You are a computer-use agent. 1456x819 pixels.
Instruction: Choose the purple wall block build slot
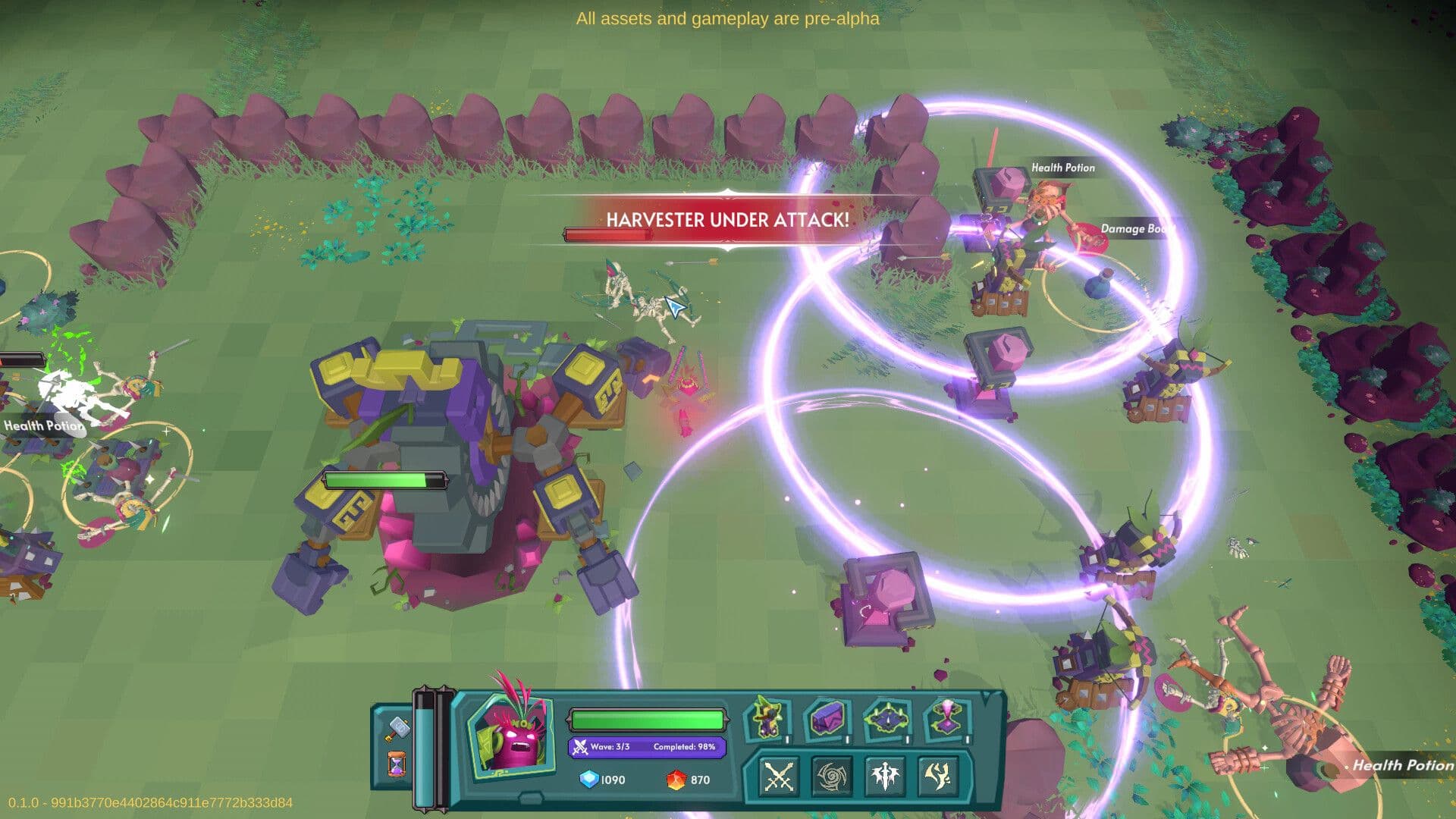coord(826,719)
